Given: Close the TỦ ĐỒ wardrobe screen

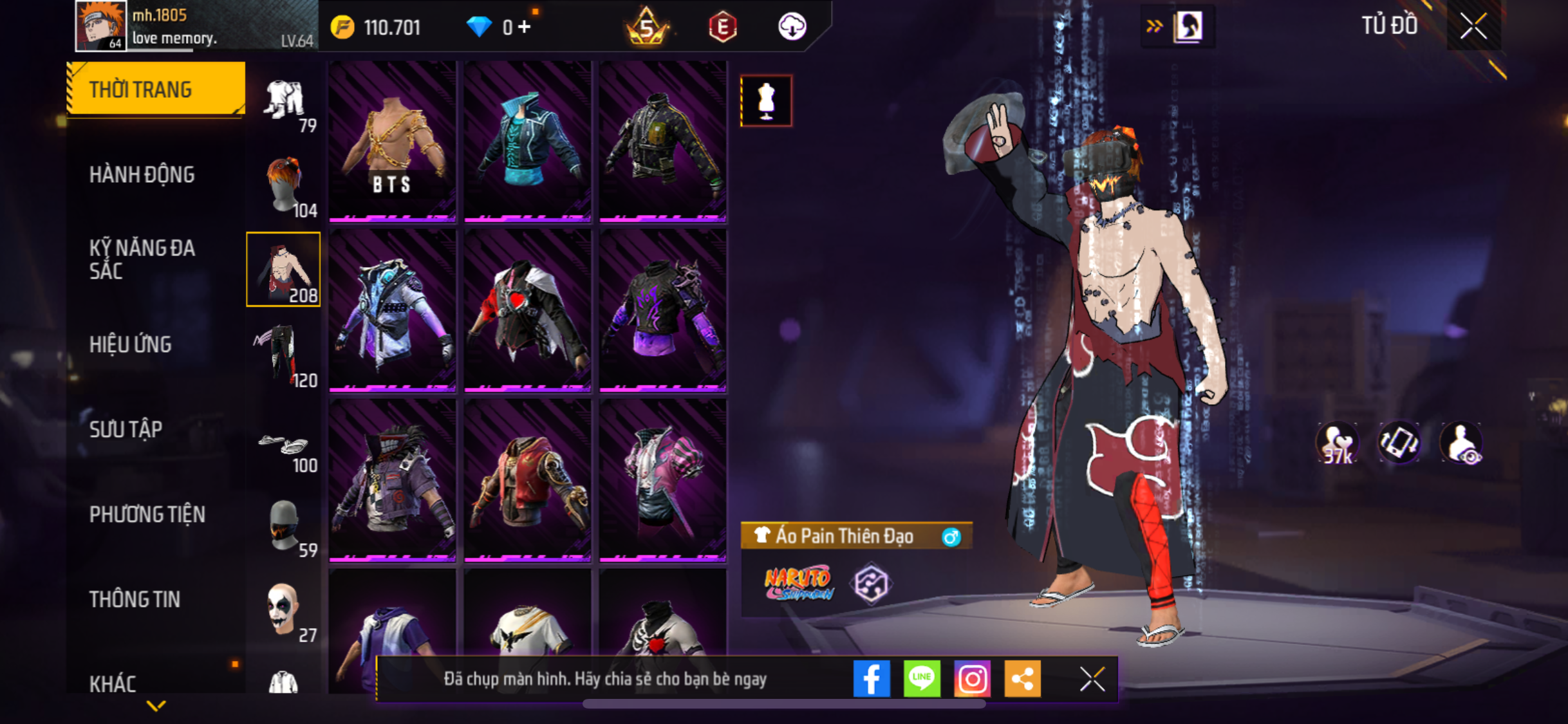Looking at the screenshot, I should 1473,26.
